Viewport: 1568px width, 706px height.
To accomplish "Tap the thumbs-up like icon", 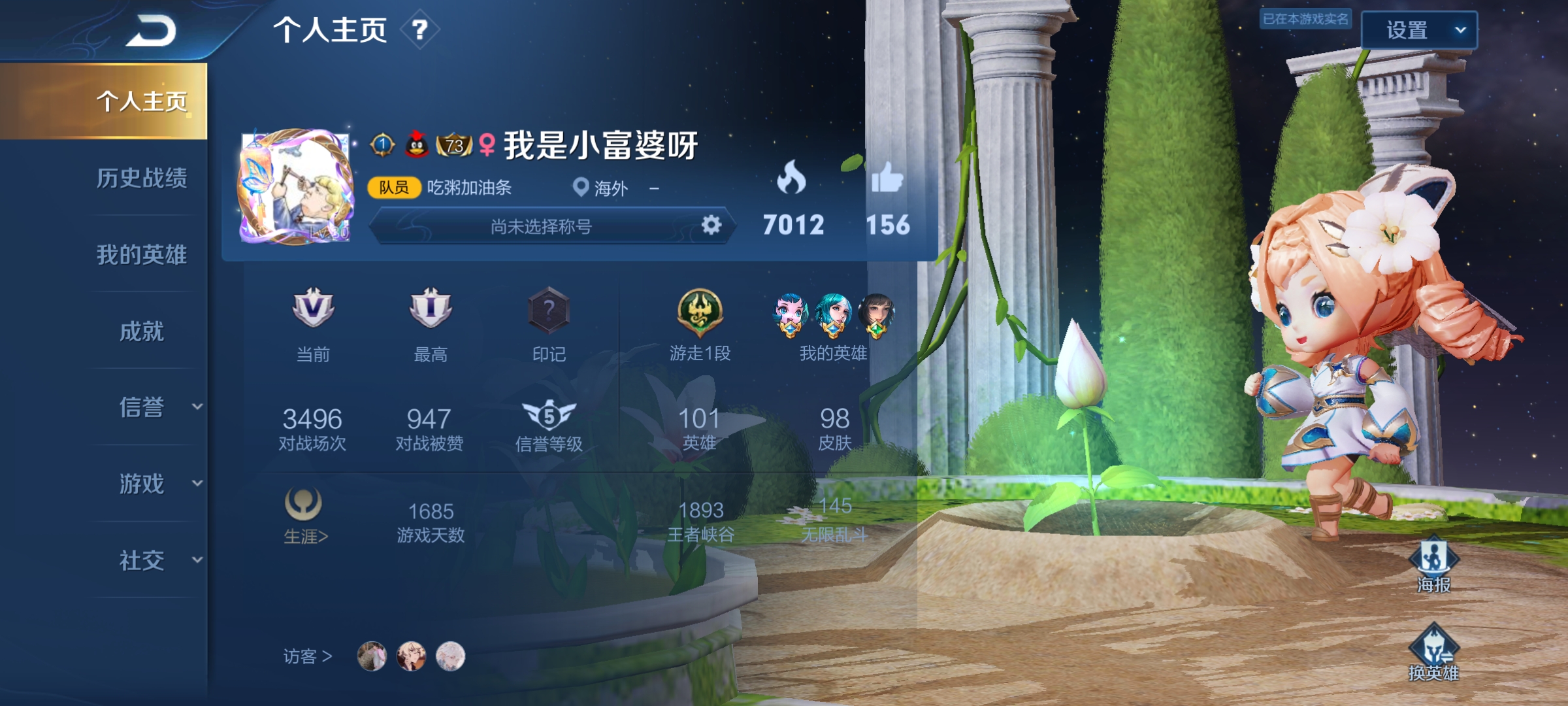I will (887, 178).
